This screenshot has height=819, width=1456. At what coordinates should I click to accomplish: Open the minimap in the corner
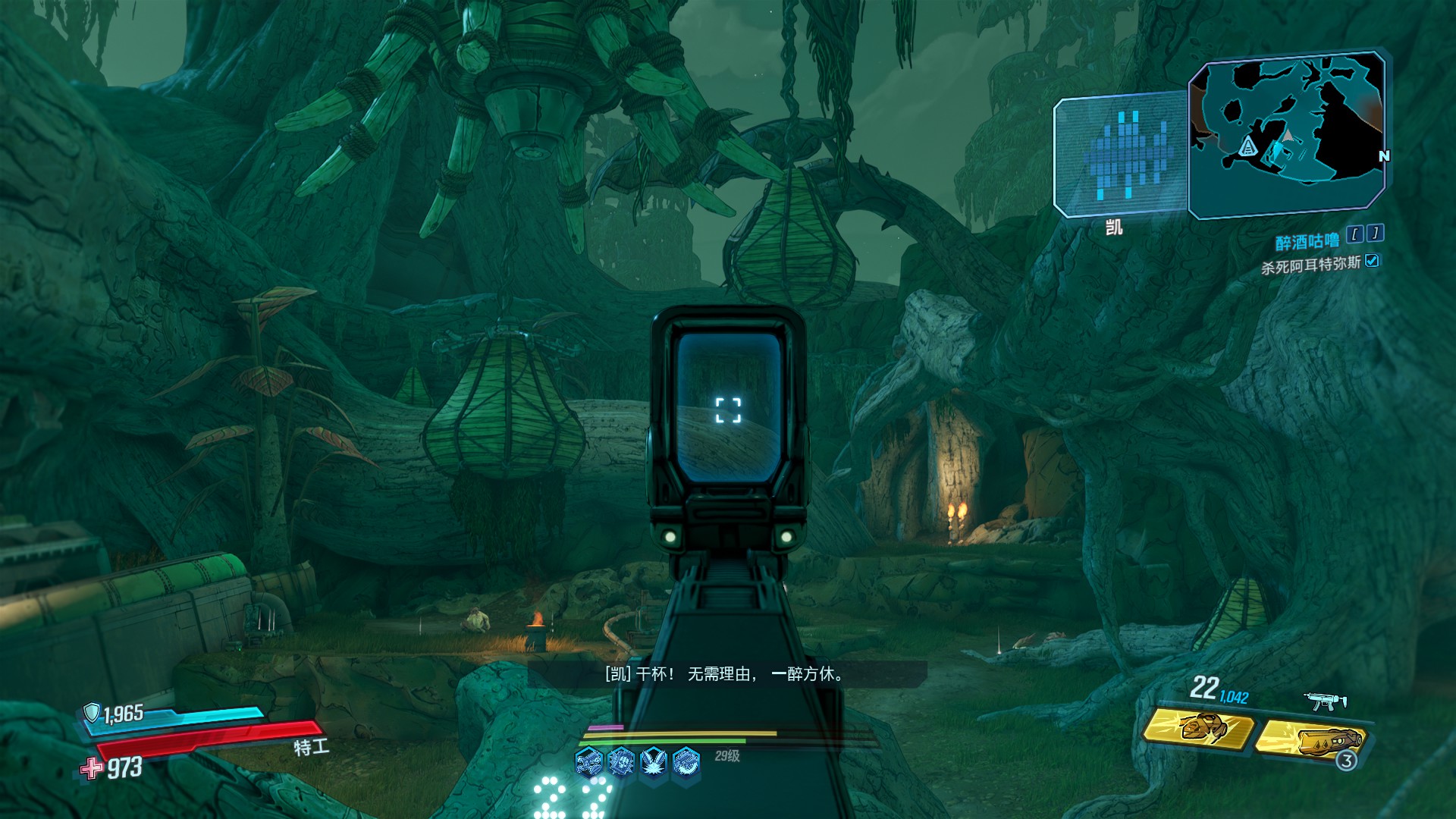point(1287,133)
